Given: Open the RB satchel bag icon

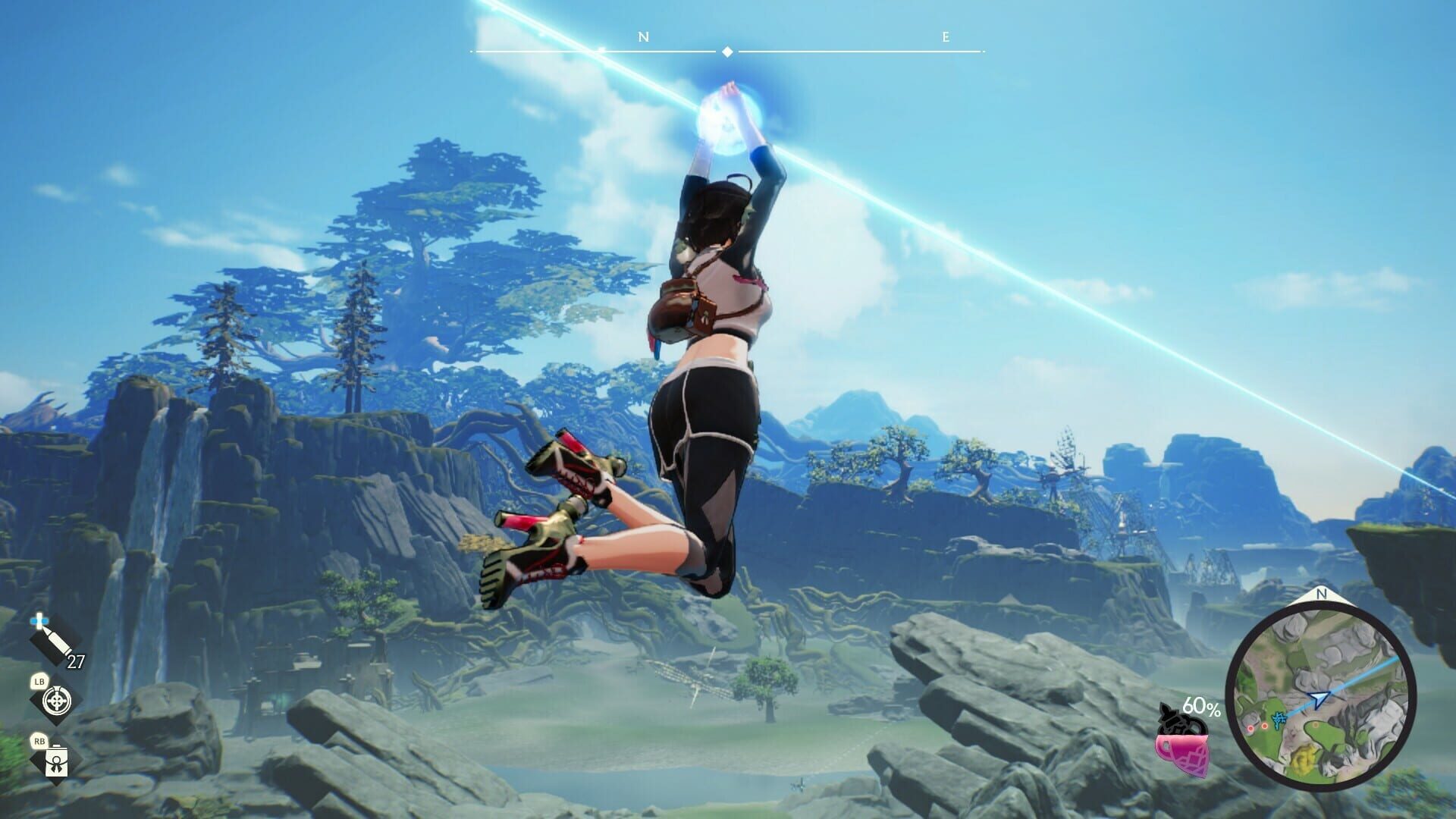Looking at the screenshot, I should (57, 761).
